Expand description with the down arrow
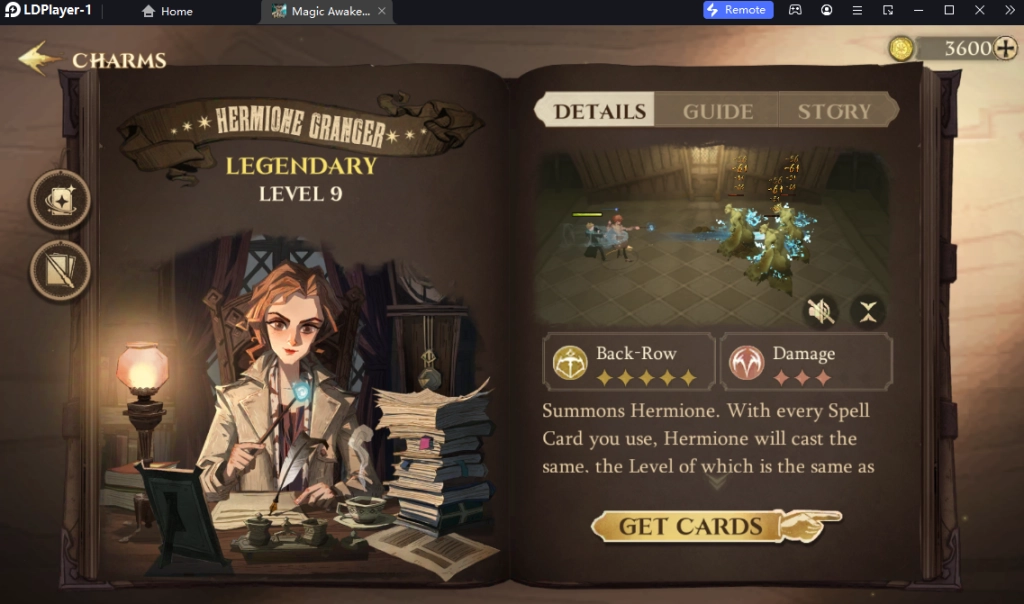The height and width of the screenshot is (604, 1024). [717, 481]
